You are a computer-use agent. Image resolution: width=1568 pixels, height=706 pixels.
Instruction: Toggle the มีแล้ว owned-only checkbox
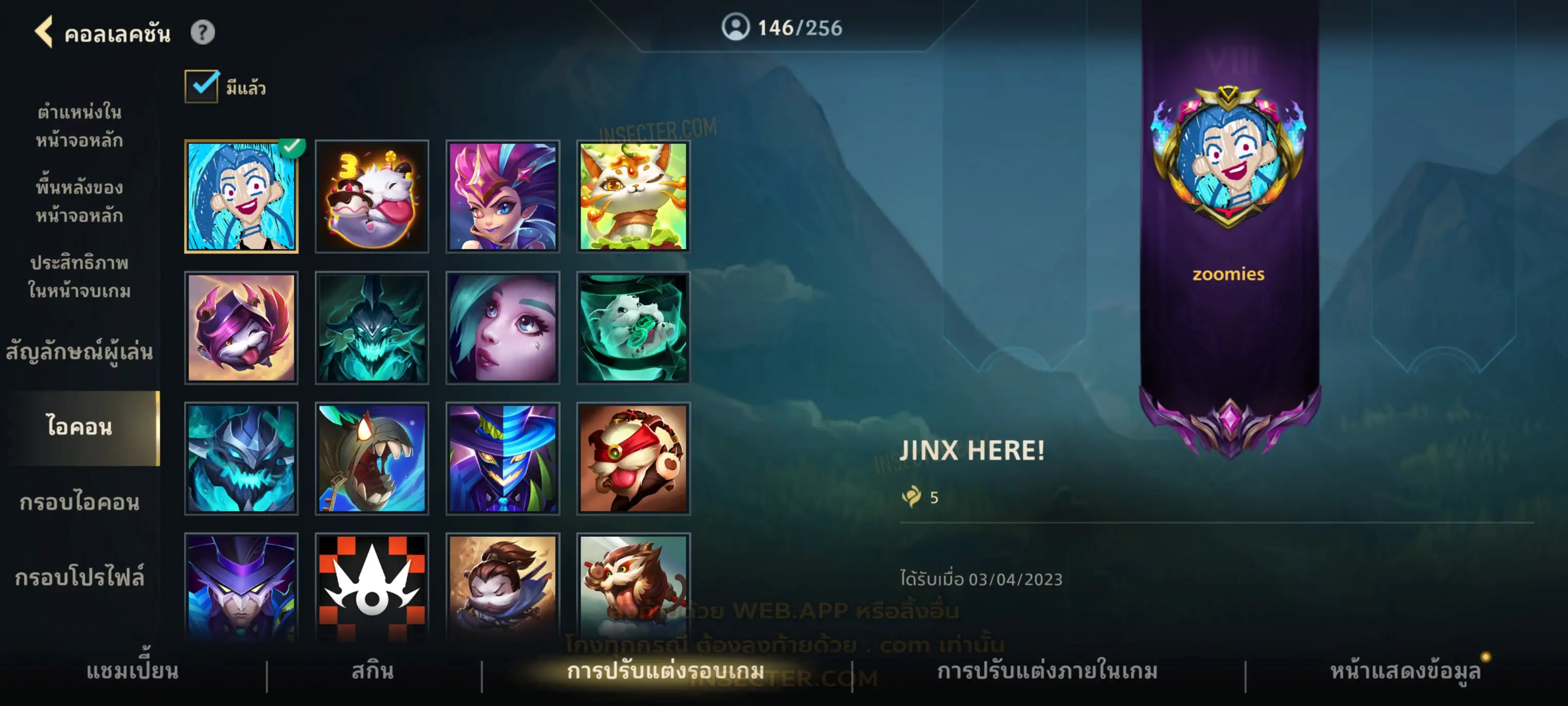point(201,86)
